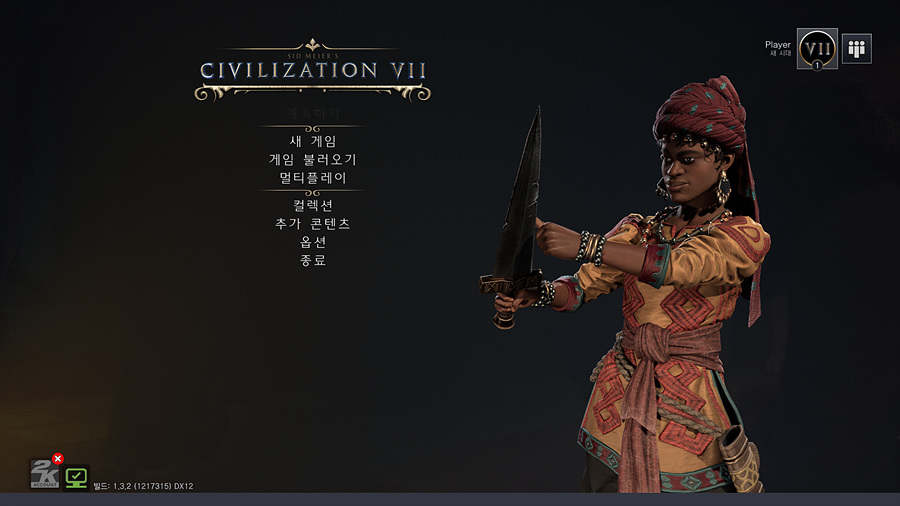Select the multiplayer option (멀티플레이)
Screen dimensions: 900x506
coord(312,177)
